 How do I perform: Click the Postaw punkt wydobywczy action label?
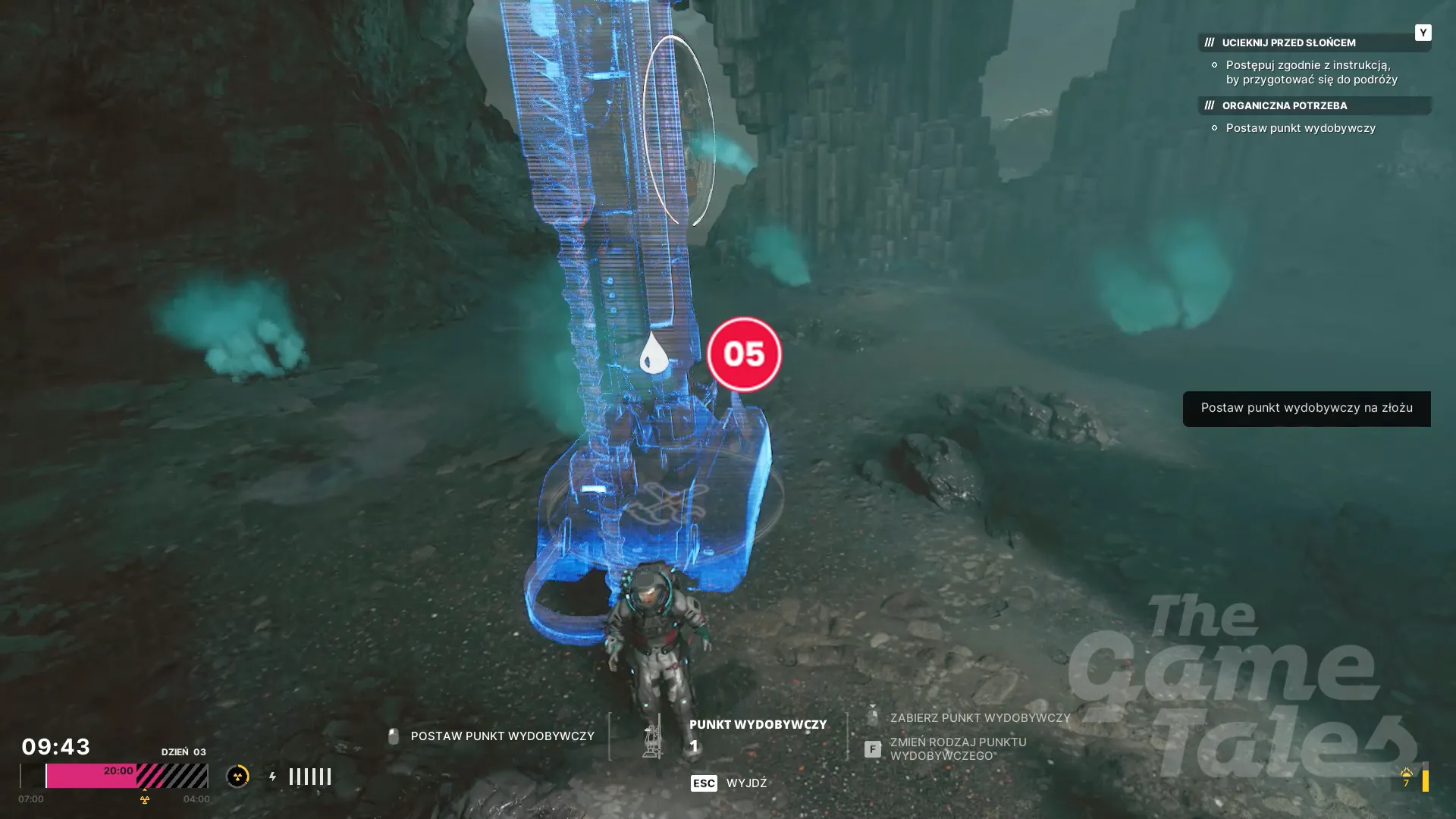(x=501, y=736)
